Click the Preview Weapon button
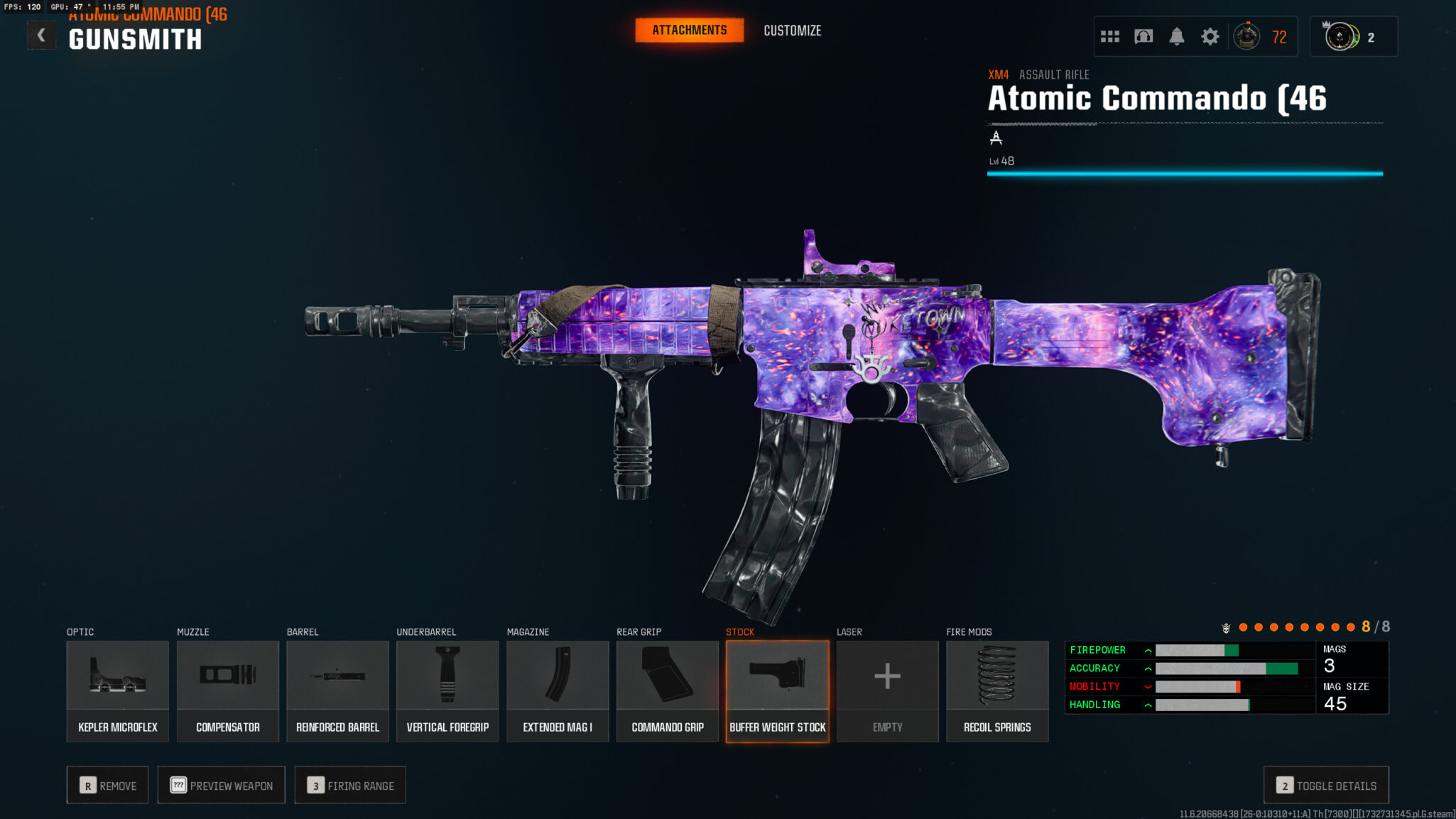1456x819 pixels. point(222,785)
